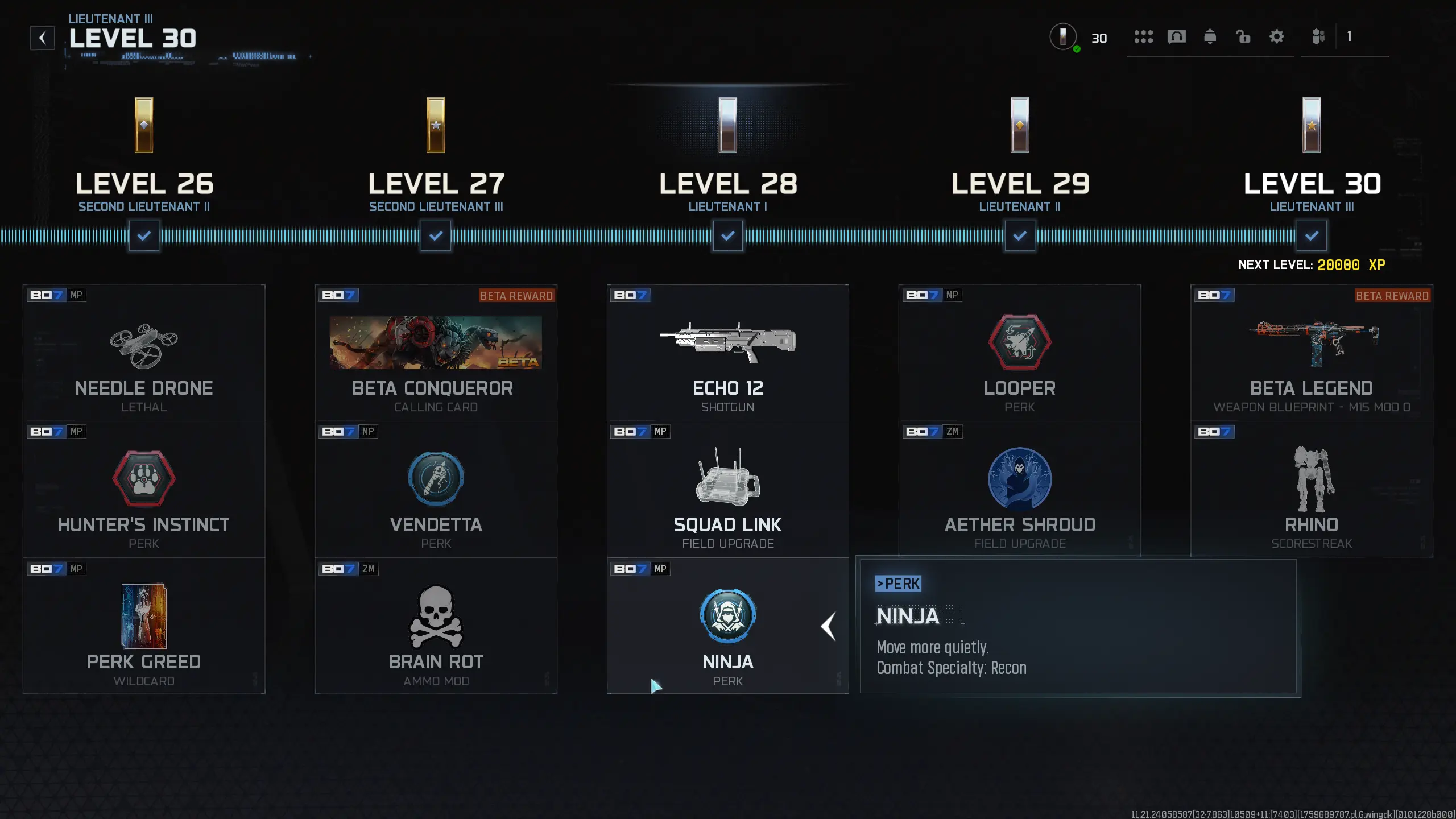Select the Echo 12 shotgun reward card
Image resolution: width=1456 pixels, height=819 pixels.
point(728,353)
